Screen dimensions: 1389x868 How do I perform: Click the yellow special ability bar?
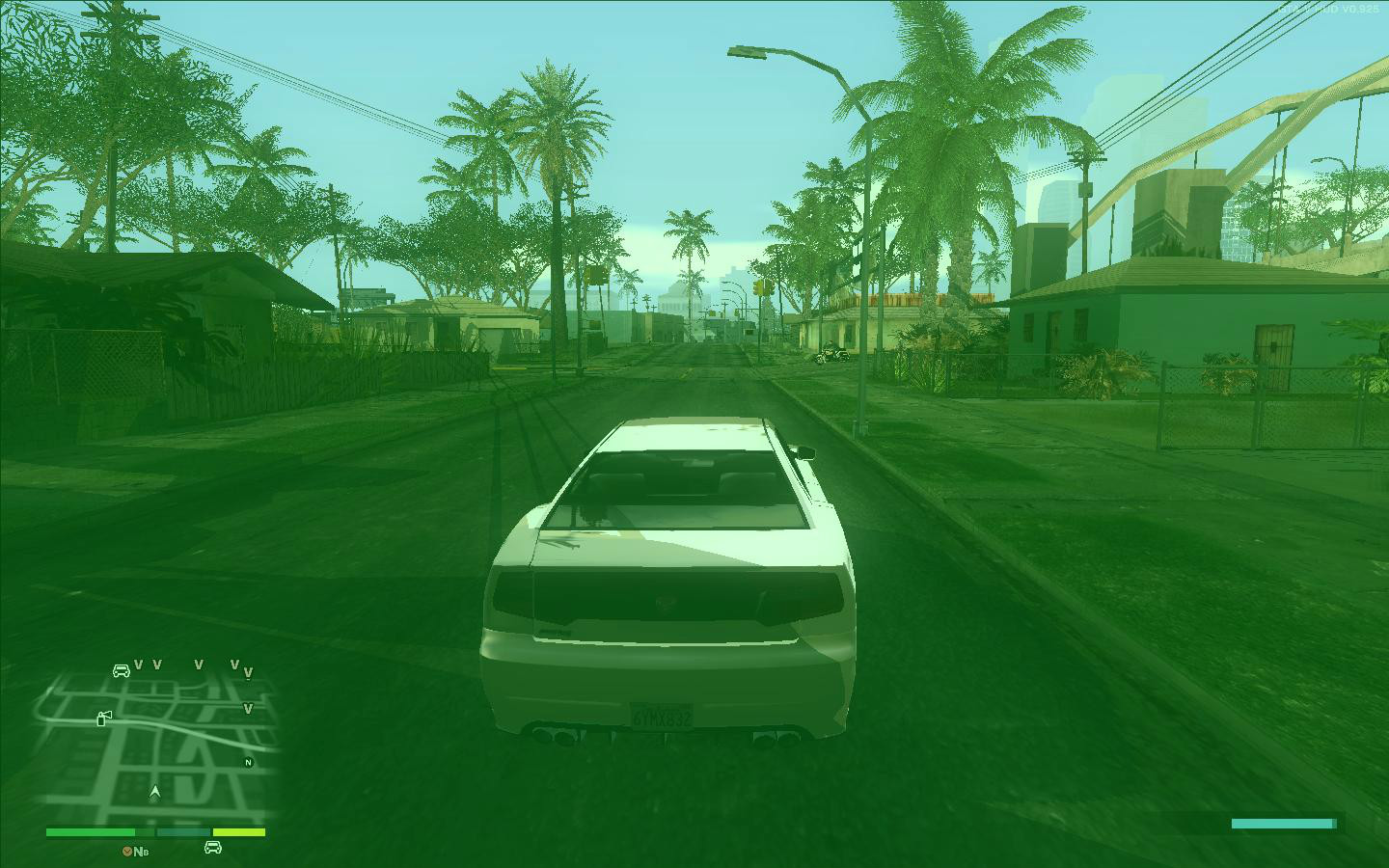pyautogui.click(x=238, y=830)
